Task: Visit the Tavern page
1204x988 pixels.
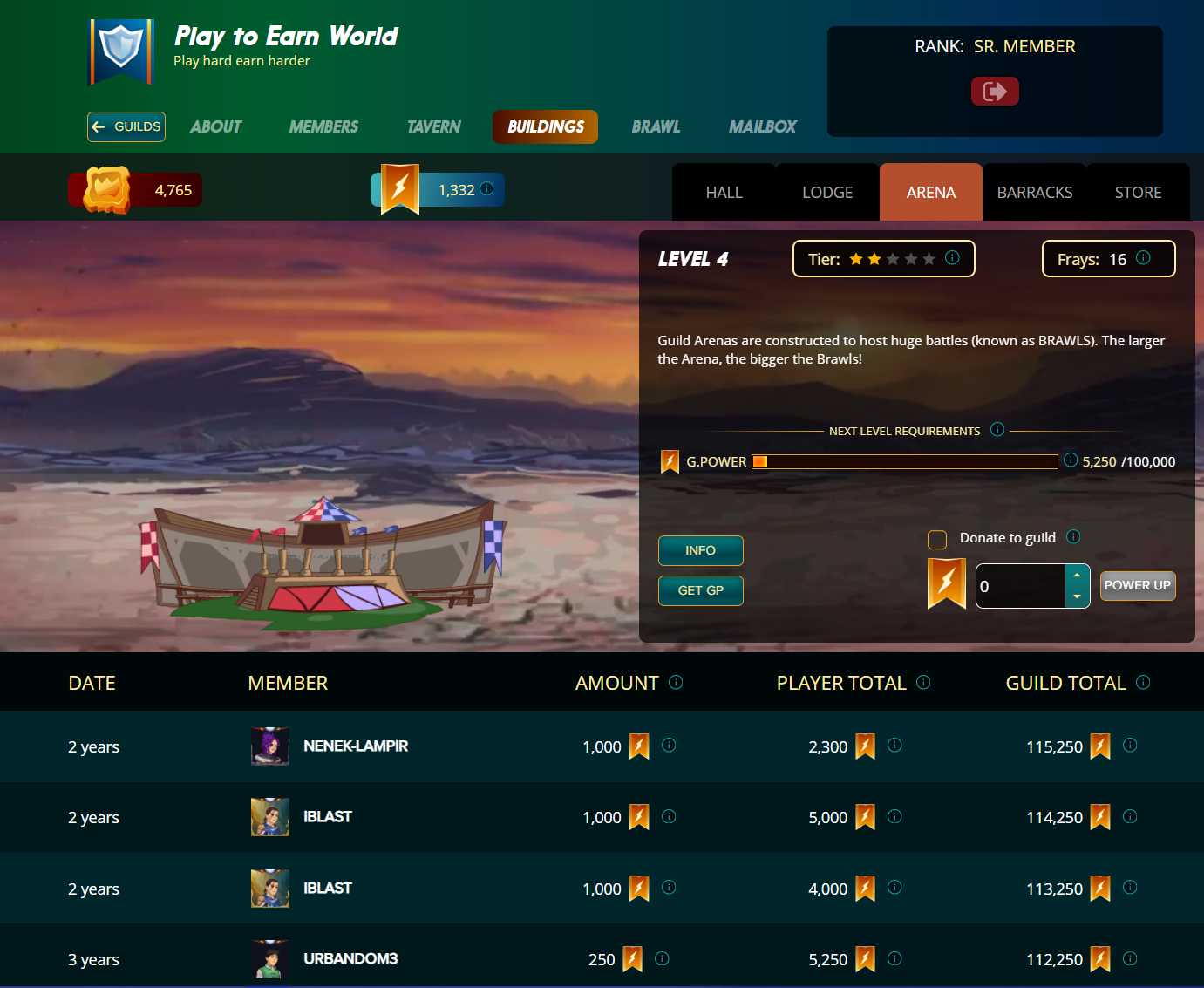Action: pos(433,126)
